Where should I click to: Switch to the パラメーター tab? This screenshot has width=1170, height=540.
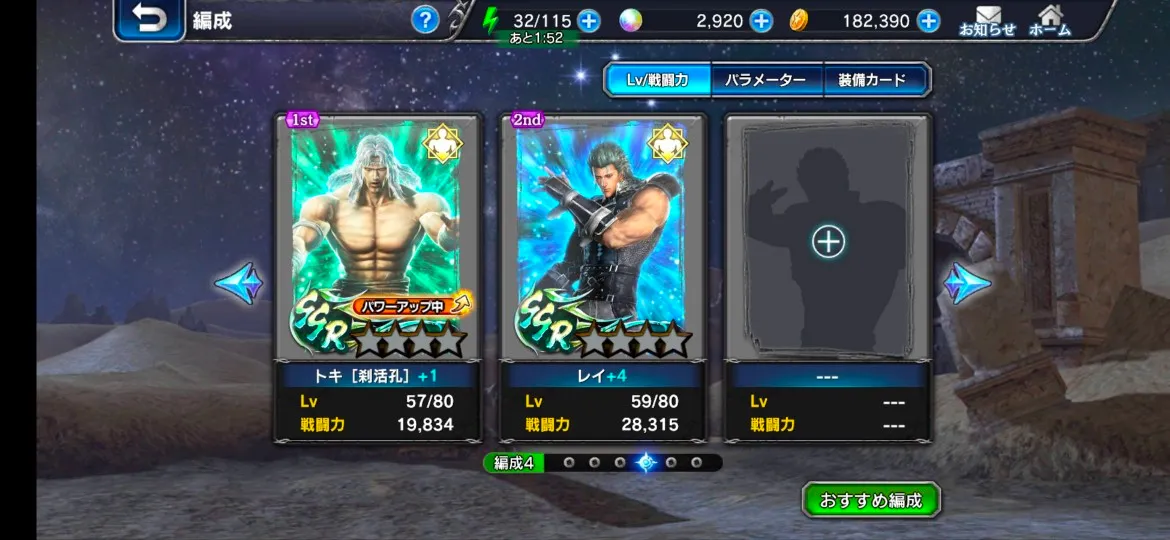coord(766,80)
